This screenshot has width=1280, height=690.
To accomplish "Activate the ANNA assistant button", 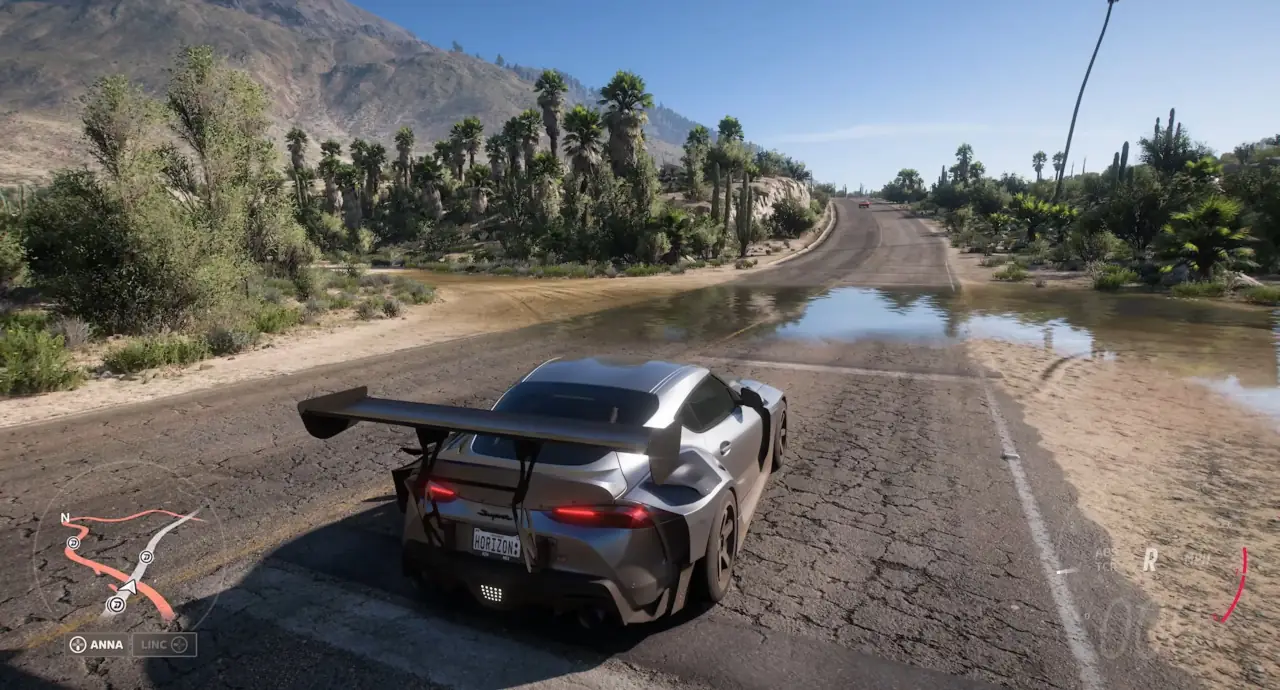I will (x=96, y=645).
